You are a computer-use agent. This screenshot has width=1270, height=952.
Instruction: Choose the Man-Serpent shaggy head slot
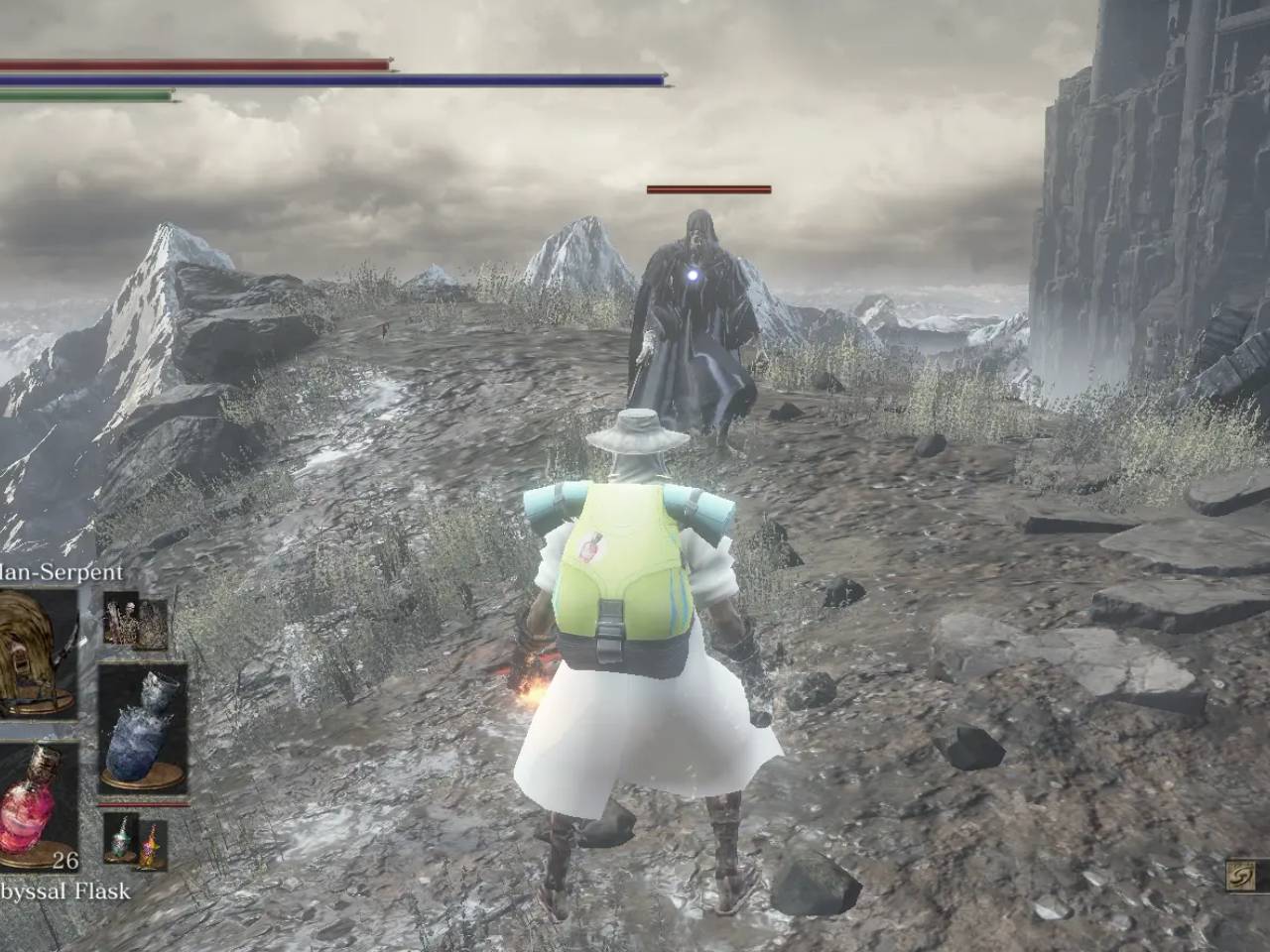[36, 651]
